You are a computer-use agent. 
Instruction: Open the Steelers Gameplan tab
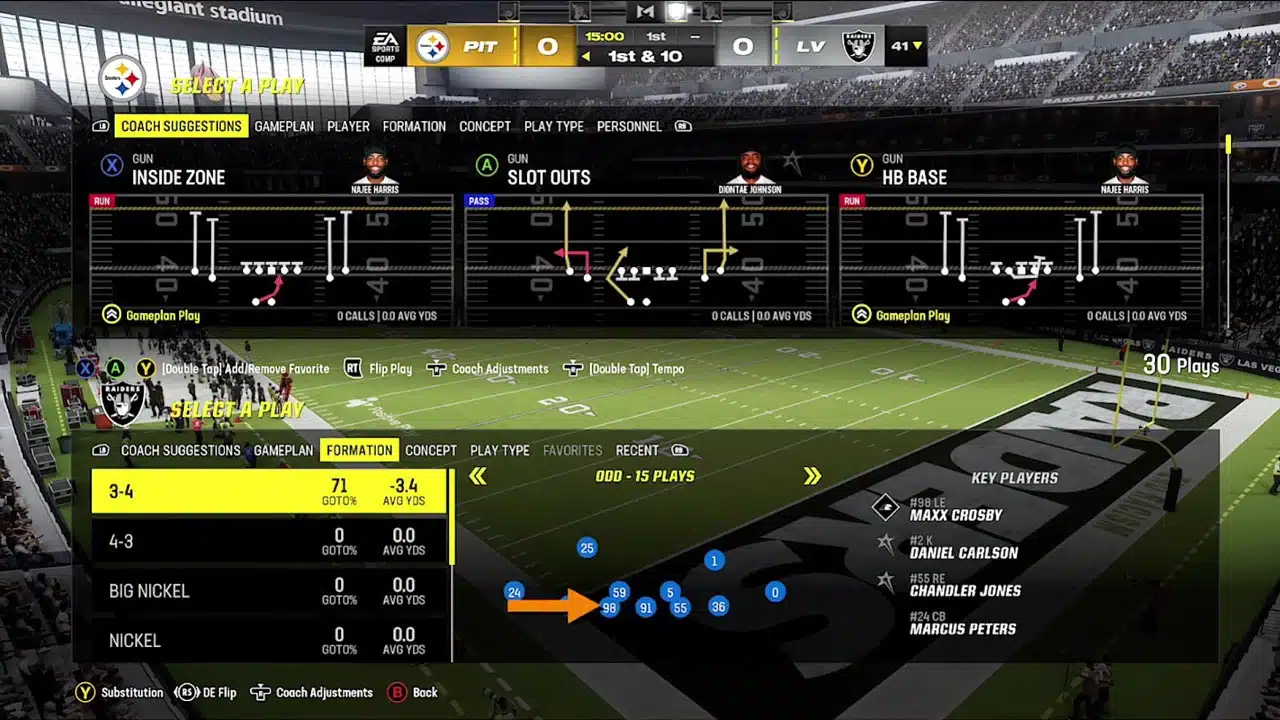tap(284, 127)
